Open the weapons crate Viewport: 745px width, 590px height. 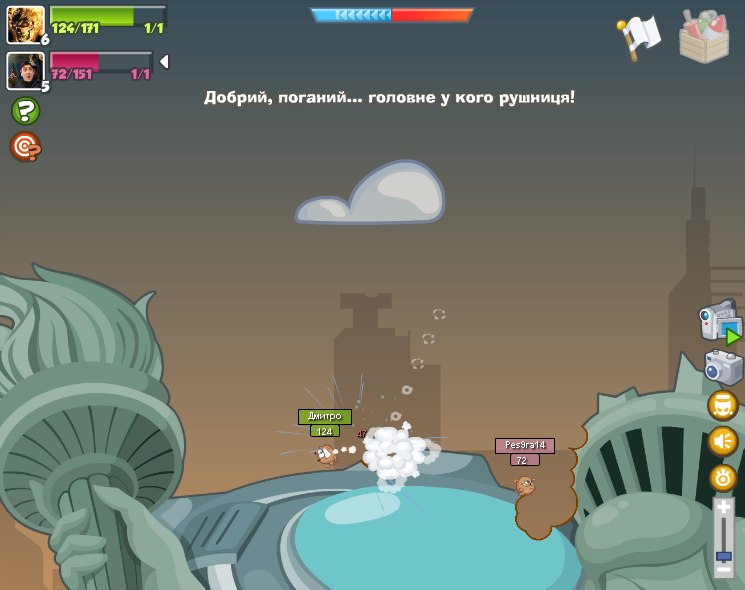tap(704, 36)
